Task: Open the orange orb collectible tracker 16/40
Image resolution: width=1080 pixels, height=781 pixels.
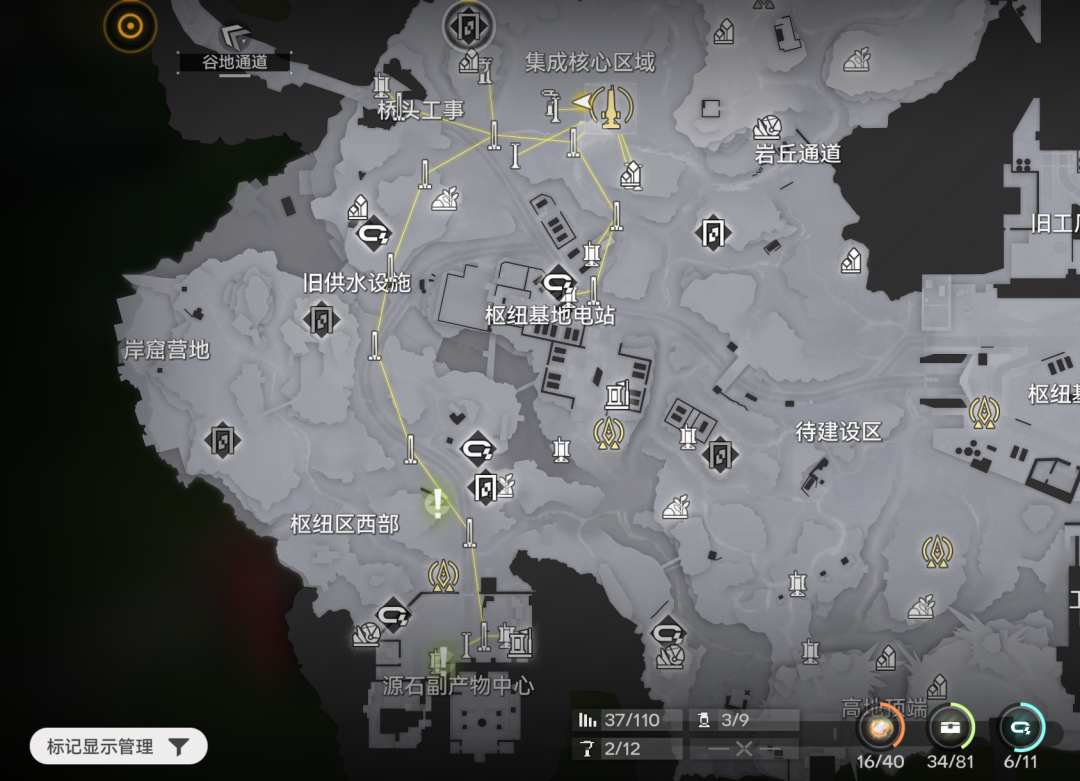Action: pyautogui.click(x=880, y=729)
